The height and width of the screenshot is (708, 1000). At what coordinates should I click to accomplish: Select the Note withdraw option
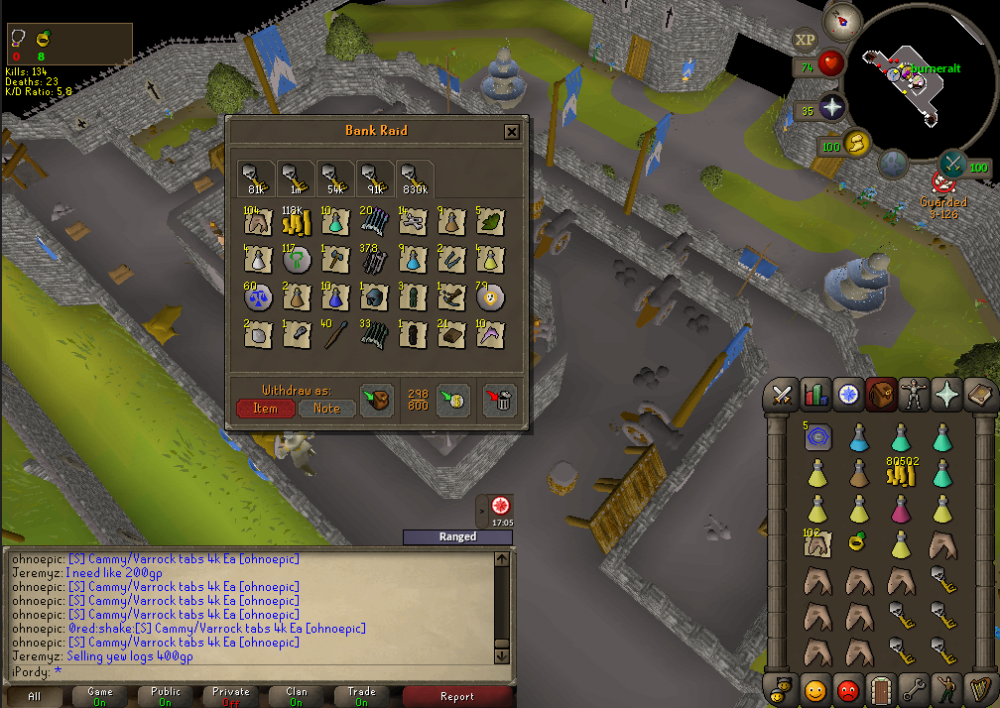(327, 408)
